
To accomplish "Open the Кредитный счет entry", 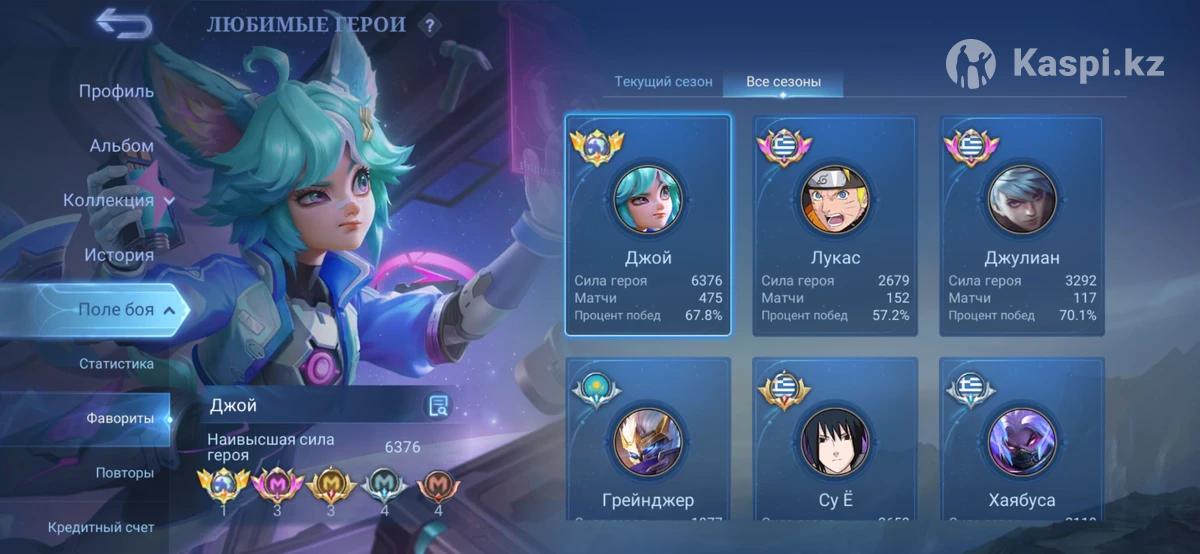I will click(x=101, y=526).
